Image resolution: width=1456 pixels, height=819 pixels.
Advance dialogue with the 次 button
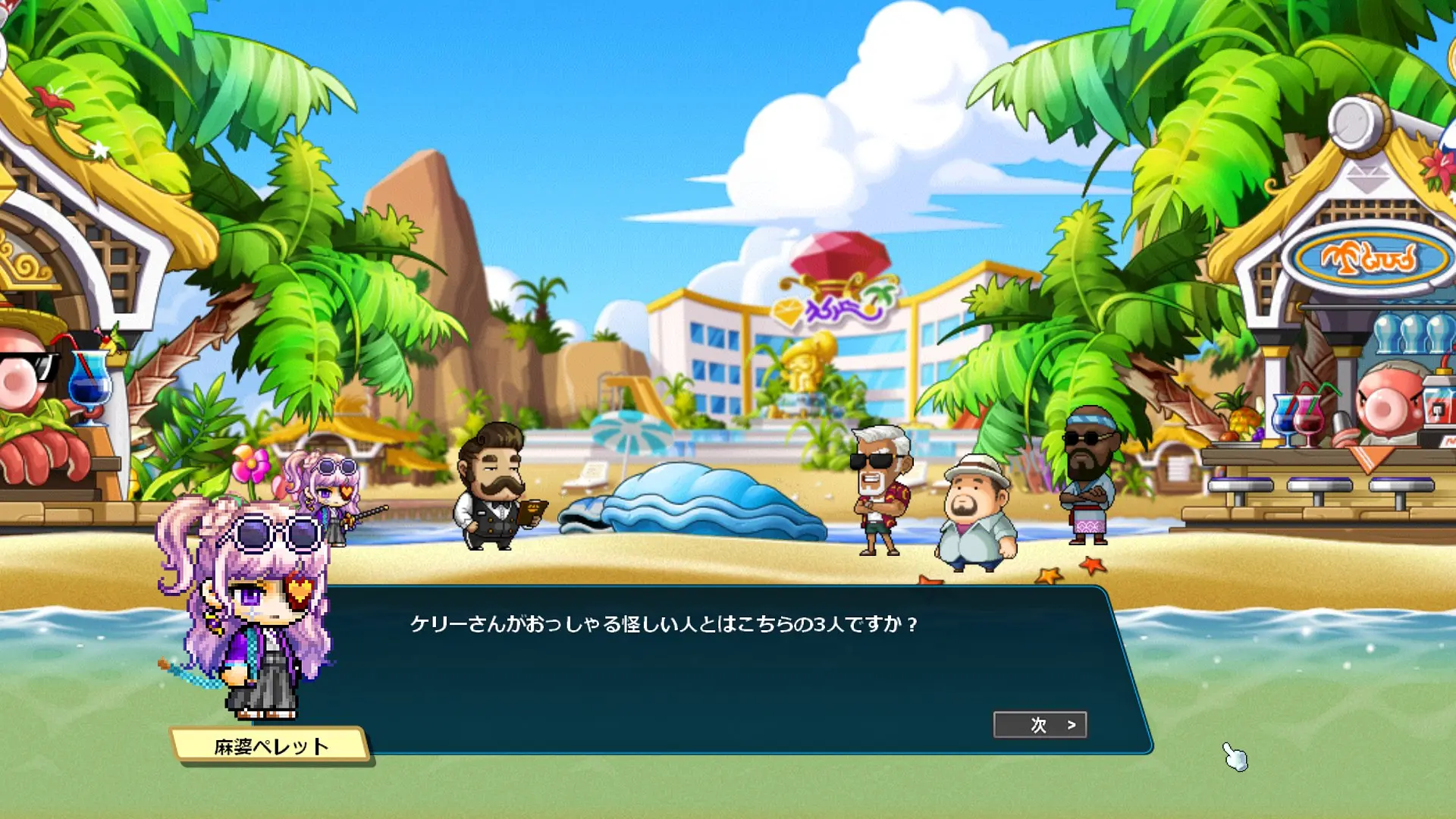click(1040, 725)
